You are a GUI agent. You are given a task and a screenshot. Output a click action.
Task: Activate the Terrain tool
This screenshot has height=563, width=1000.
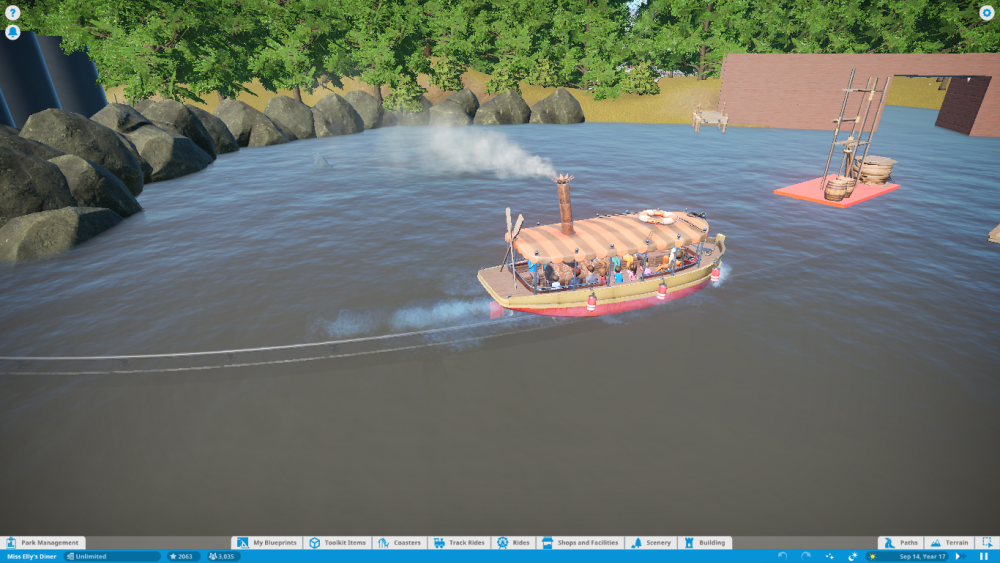pos(949,543)
